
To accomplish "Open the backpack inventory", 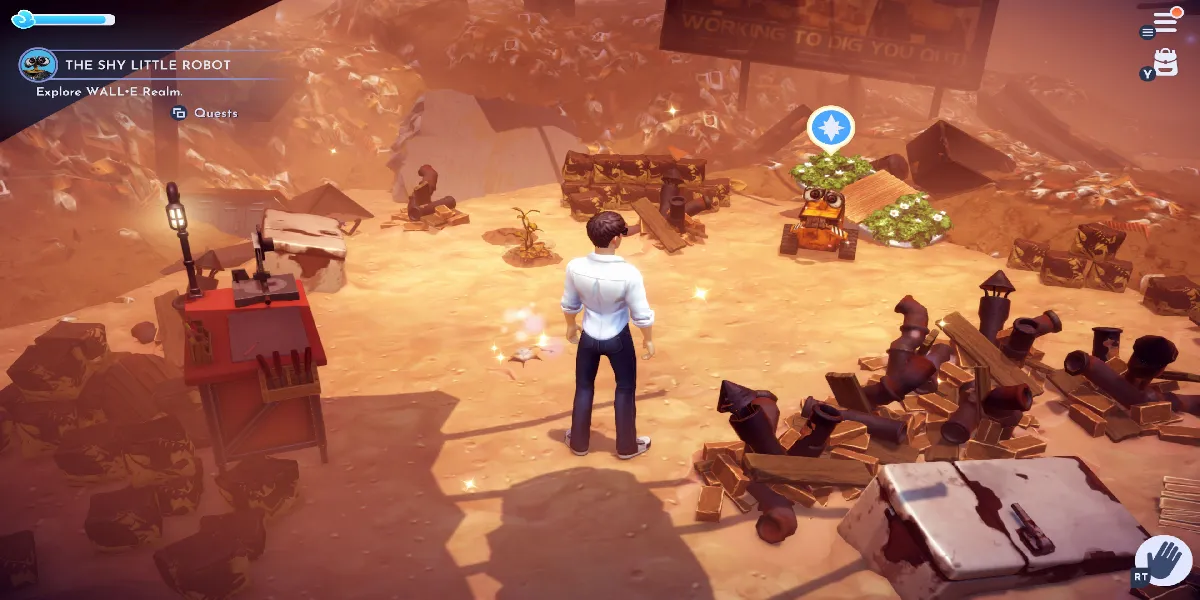I will coord(1165,61).
